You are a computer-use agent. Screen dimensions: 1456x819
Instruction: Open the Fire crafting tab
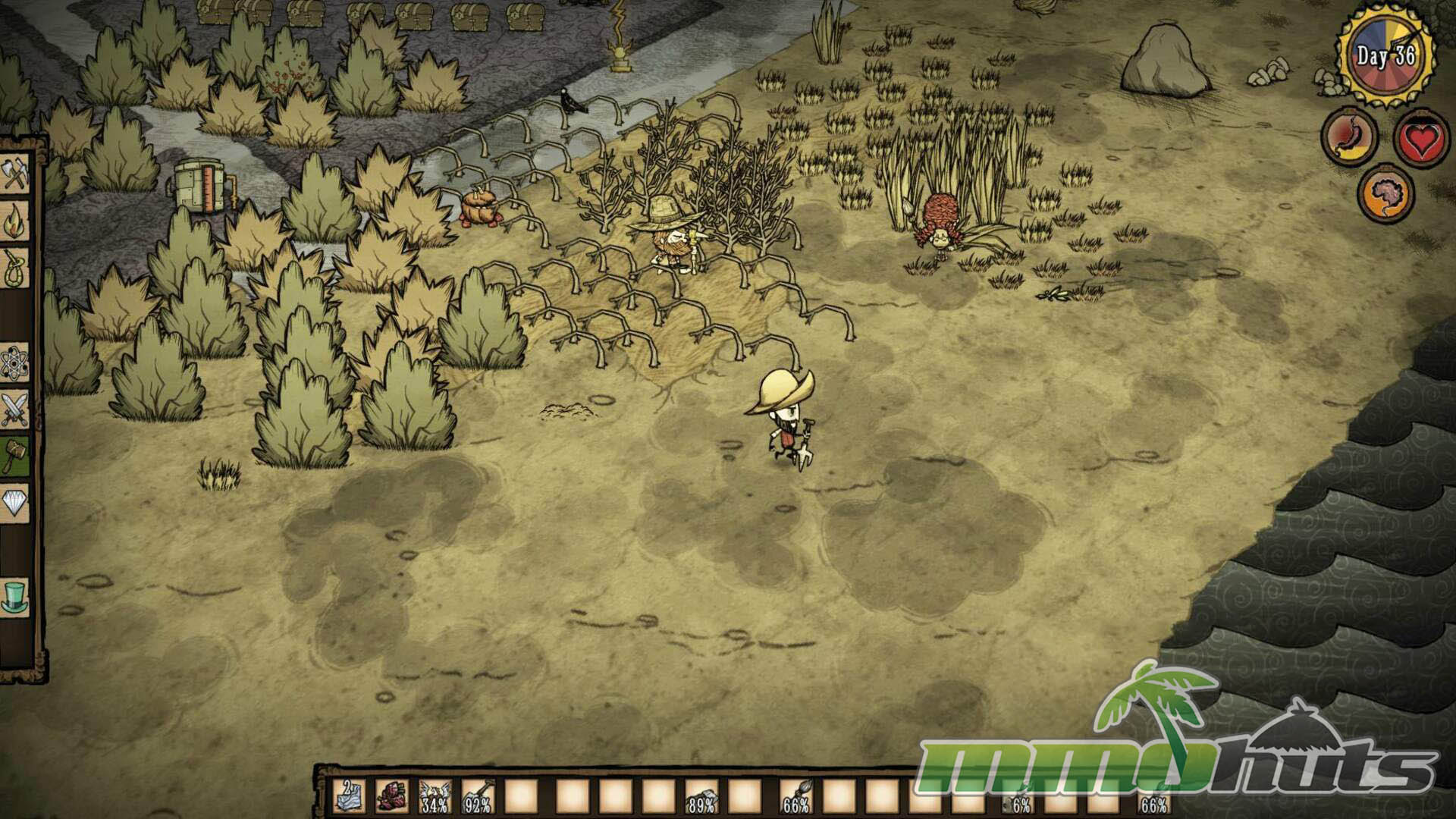tap(15, 222)
